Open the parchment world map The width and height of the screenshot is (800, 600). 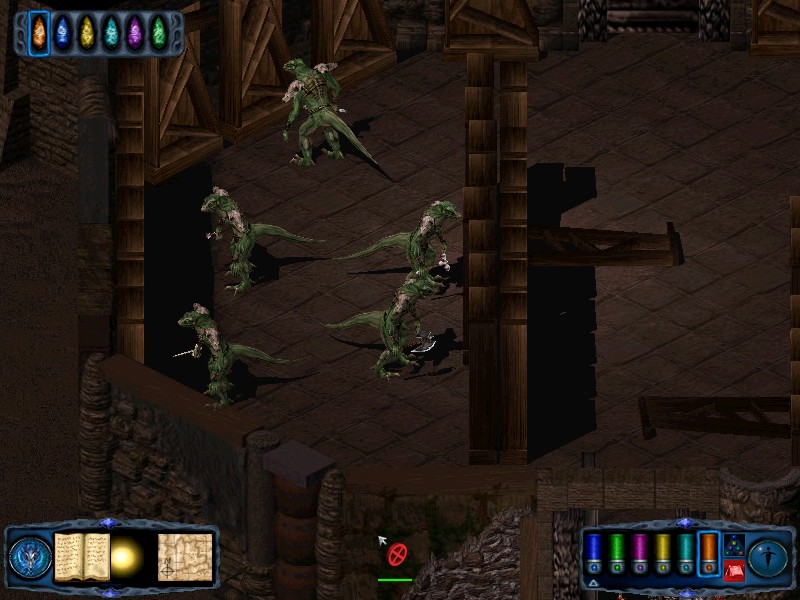pos(185,557)
